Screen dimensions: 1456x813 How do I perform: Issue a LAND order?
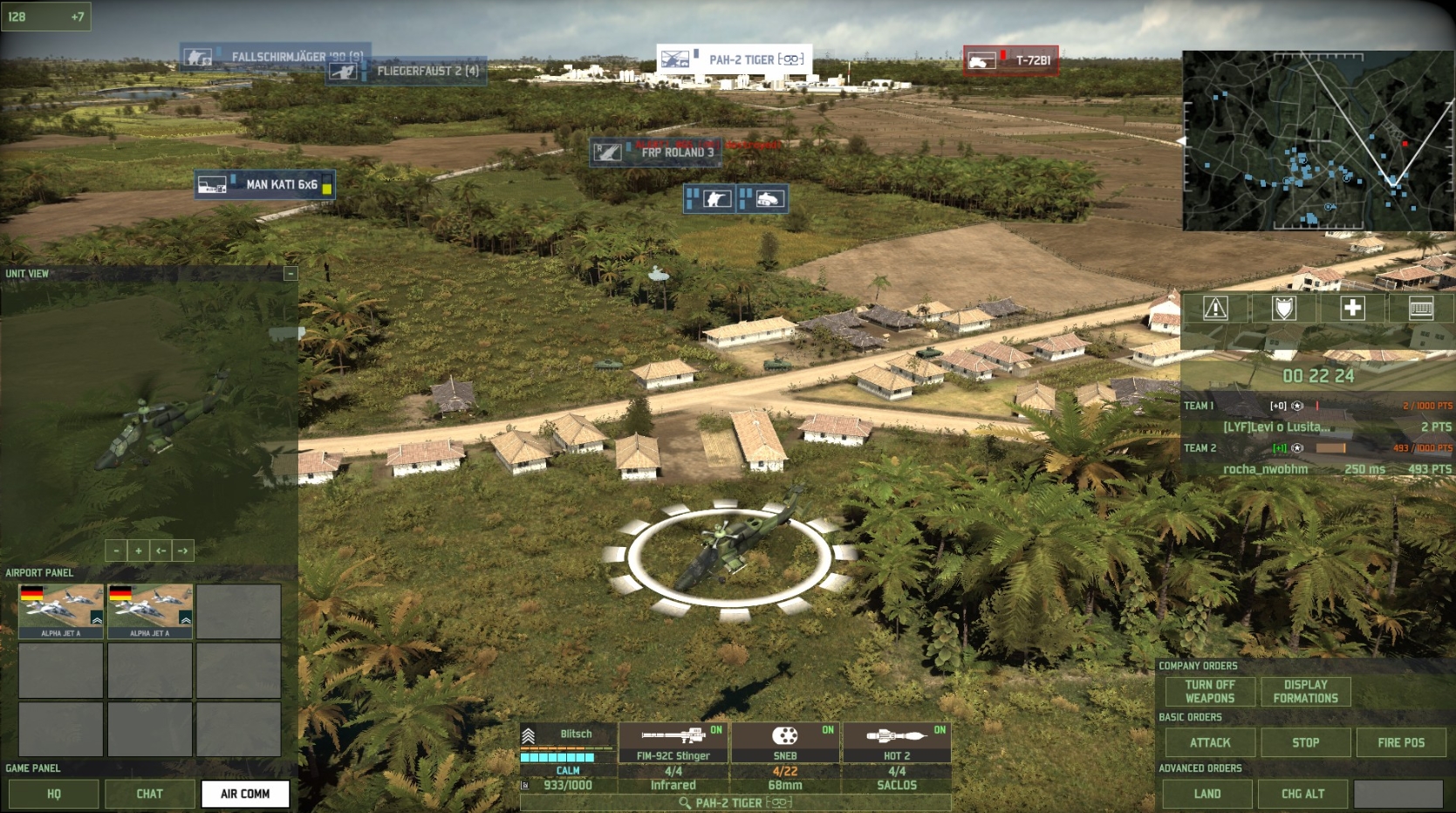(x=1209, y=794)
